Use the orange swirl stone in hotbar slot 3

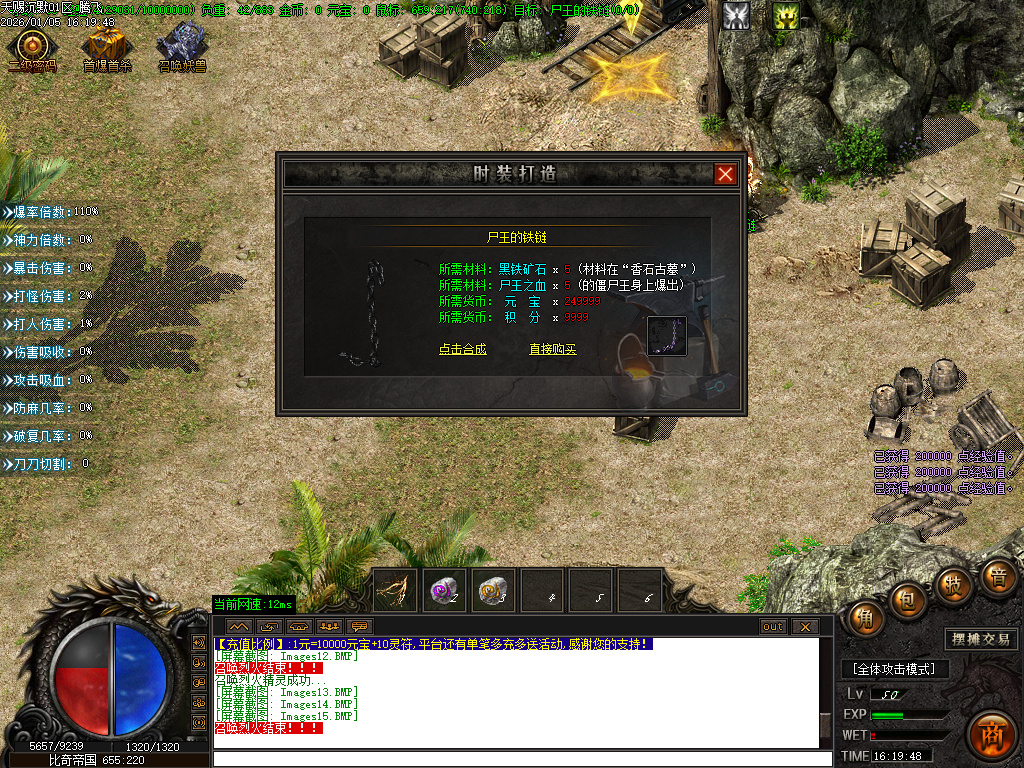(x=492, y=590)
